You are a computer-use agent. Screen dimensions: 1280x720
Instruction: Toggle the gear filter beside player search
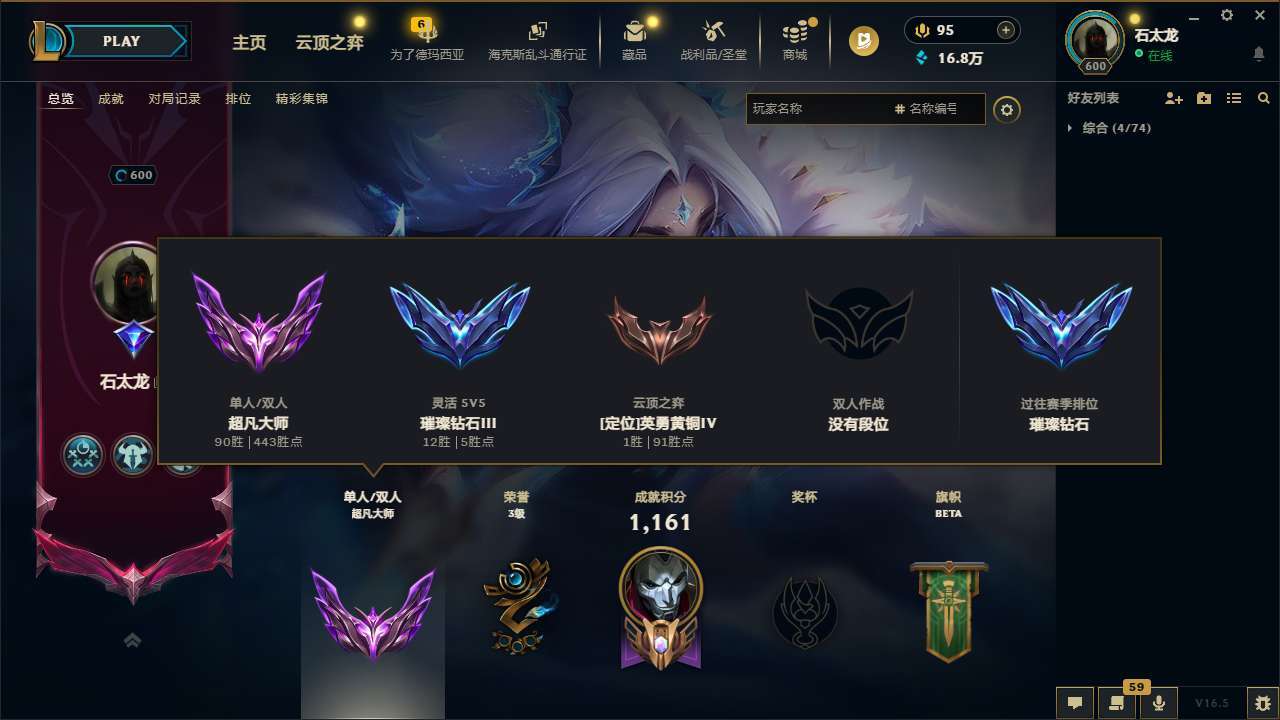[x=1007, y=110]
